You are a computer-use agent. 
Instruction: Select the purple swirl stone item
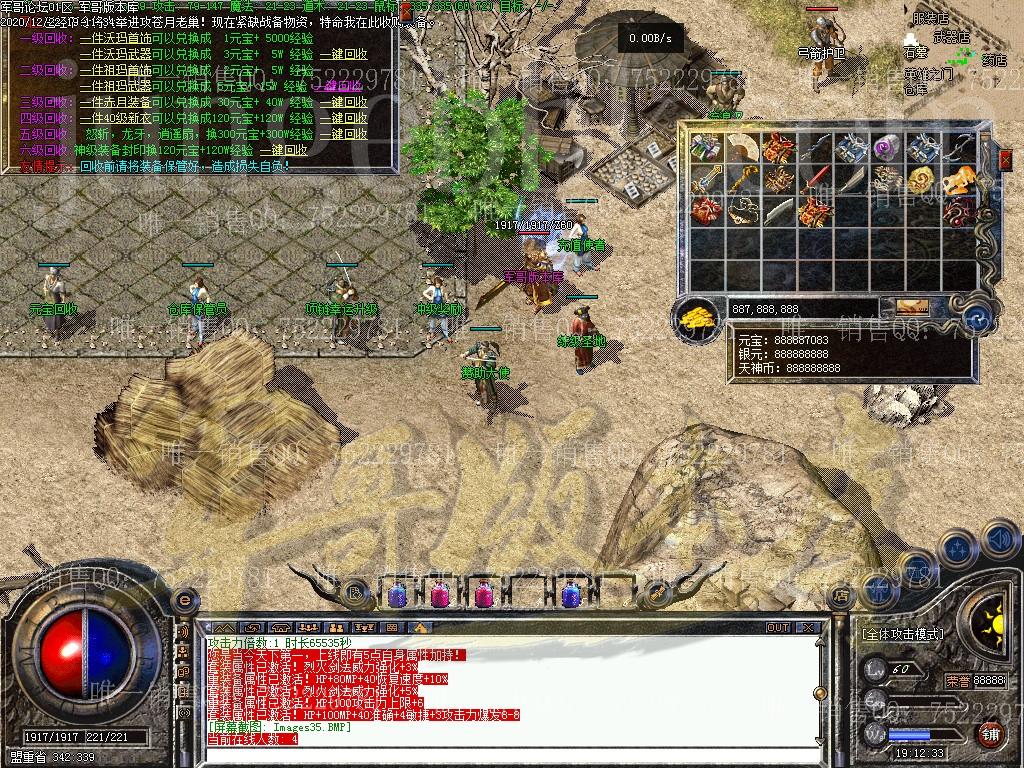pyautogui.click(x=886, y=148)
